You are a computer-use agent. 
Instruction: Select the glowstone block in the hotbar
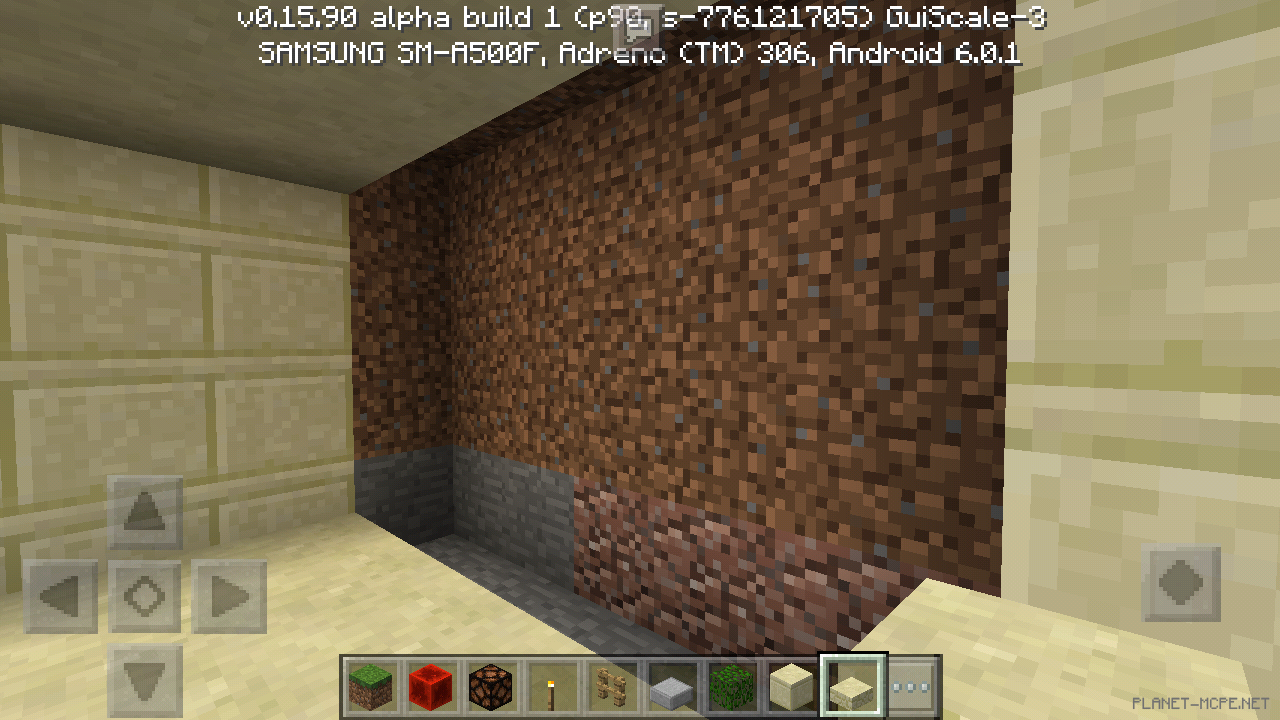click(x=492, y=686)
